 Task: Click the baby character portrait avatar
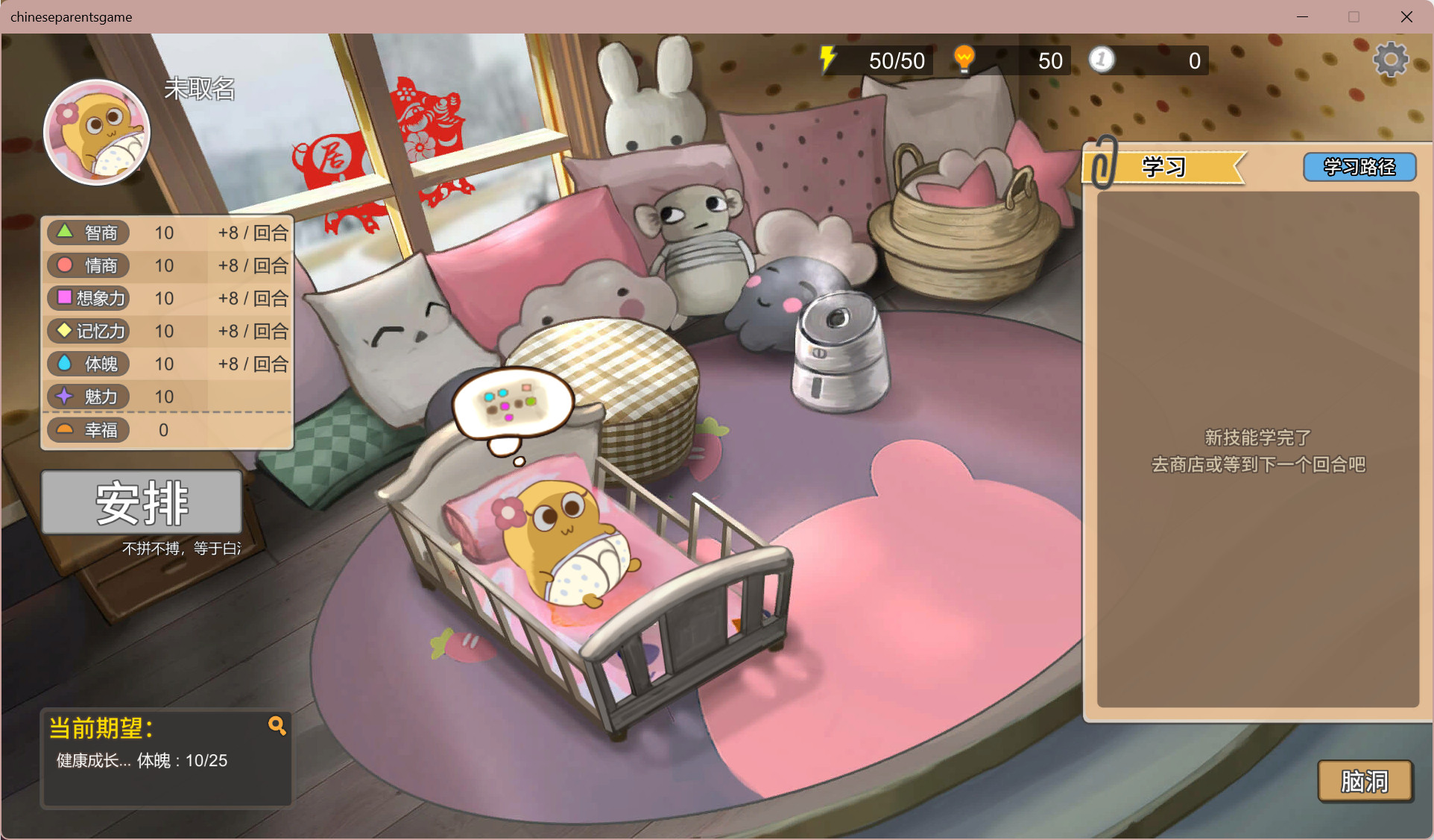point(97,133)
